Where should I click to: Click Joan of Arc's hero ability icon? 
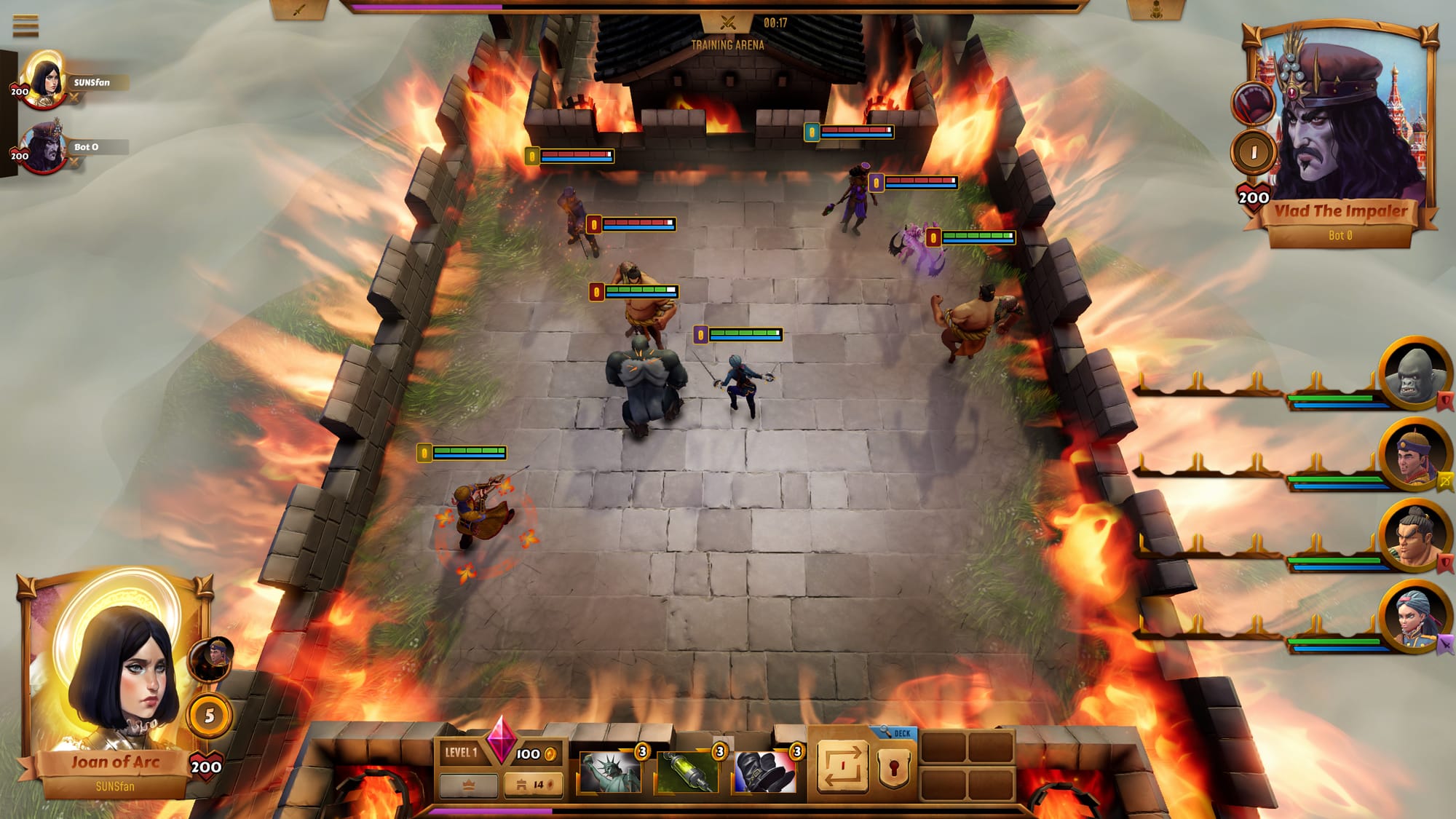tap(211, 658)
